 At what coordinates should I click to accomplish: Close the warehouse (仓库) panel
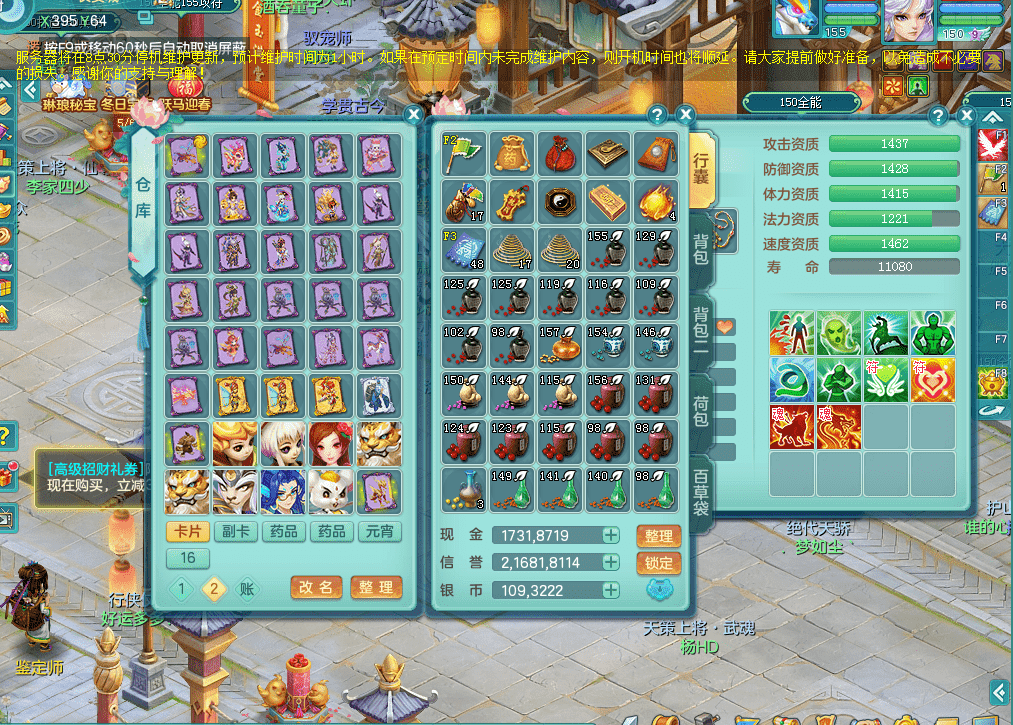click(413, 115)
